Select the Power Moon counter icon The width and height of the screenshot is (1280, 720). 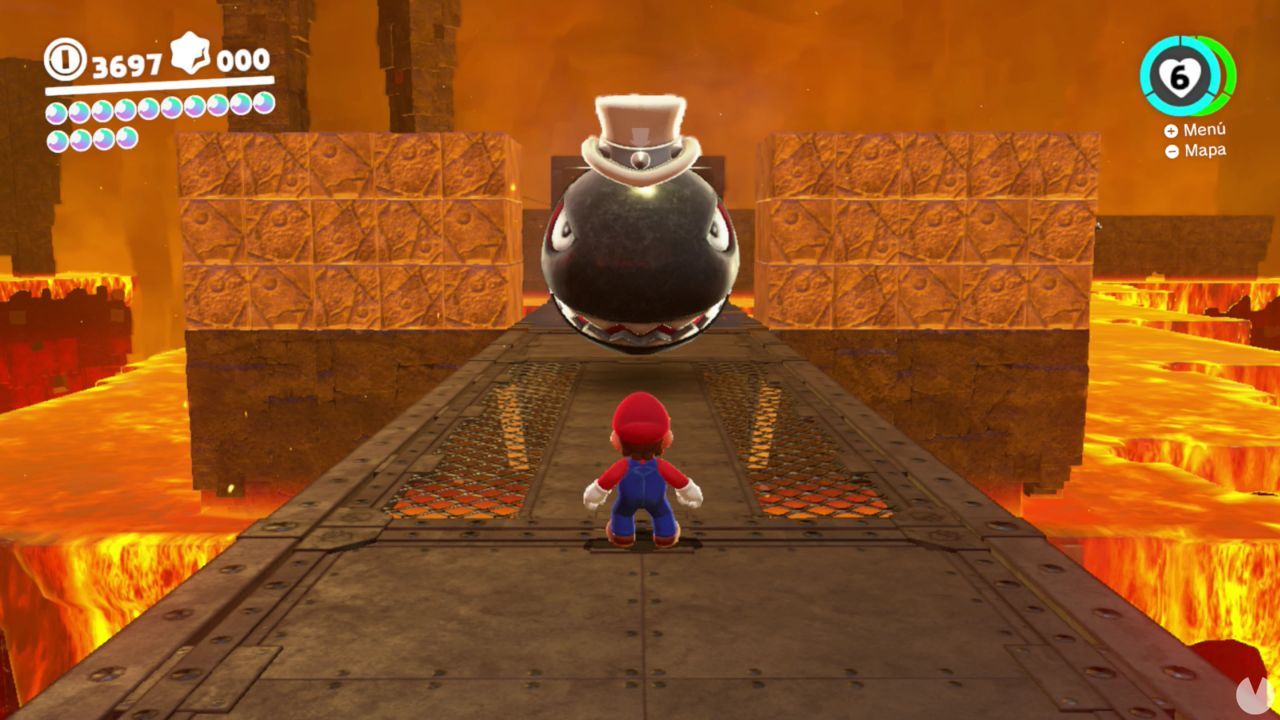point(190,57)
